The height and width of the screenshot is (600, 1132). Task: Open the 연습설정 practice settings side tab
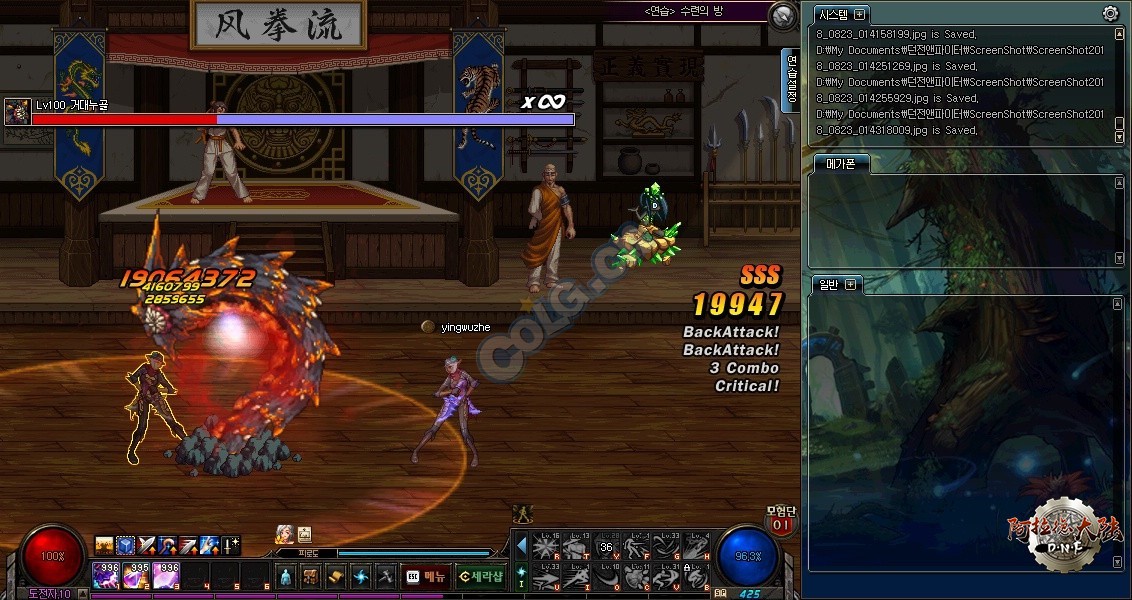pyautogui.click(x=792, y=80)
